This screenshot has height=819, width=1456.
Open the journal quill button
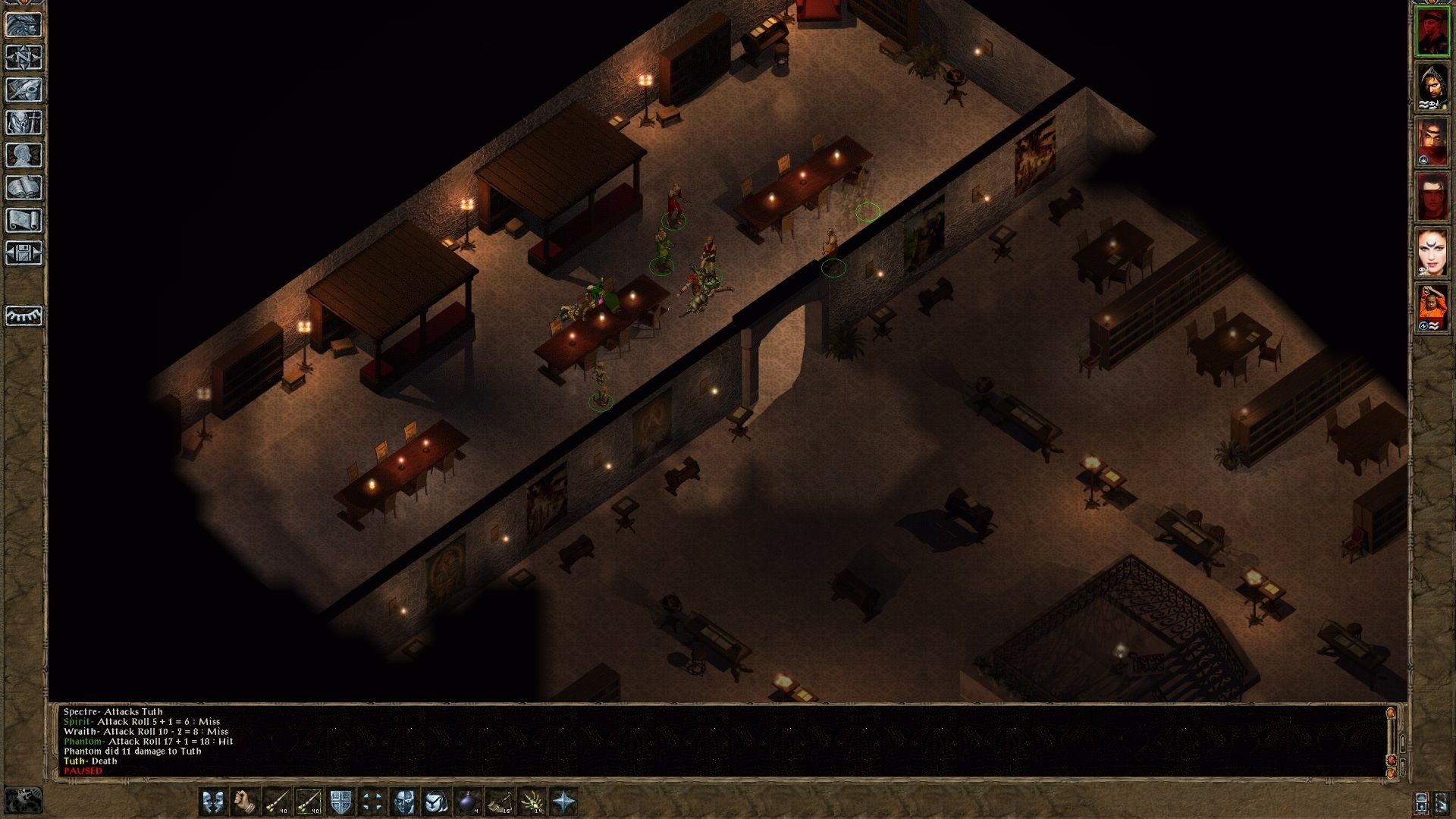coord(24,90)
